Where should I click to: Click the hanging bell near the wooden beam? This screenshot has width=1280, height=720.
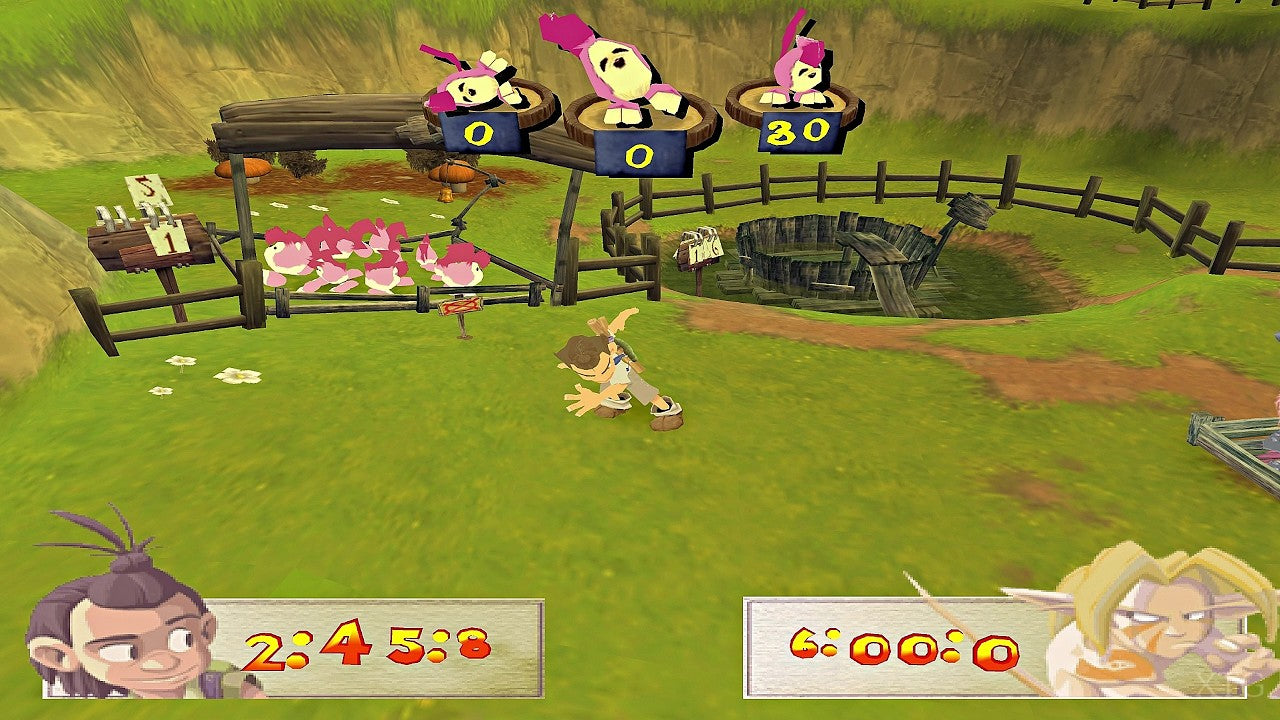click(444, 194)
